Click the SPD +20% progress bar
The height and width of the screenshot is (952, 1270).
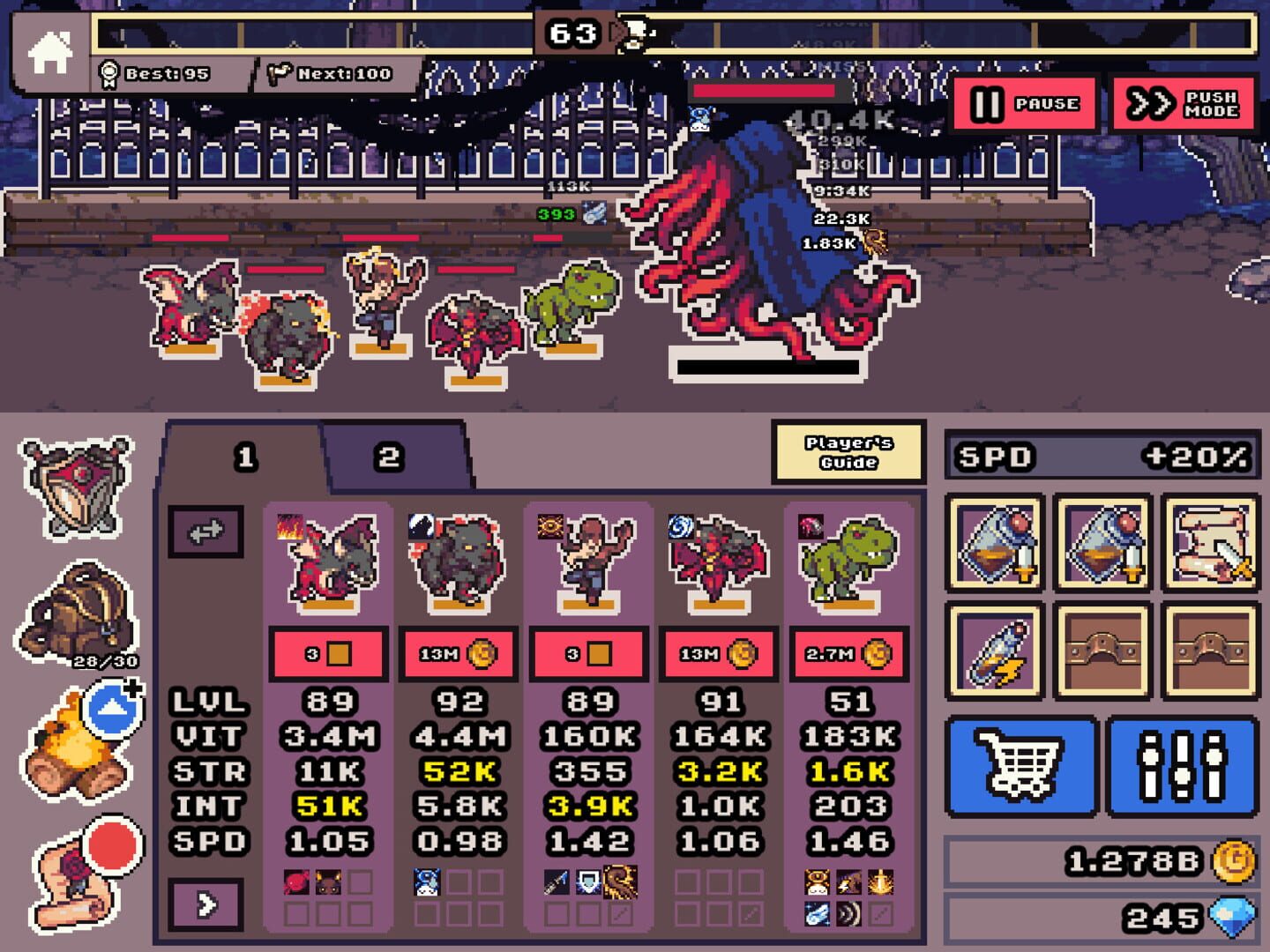1101,457
